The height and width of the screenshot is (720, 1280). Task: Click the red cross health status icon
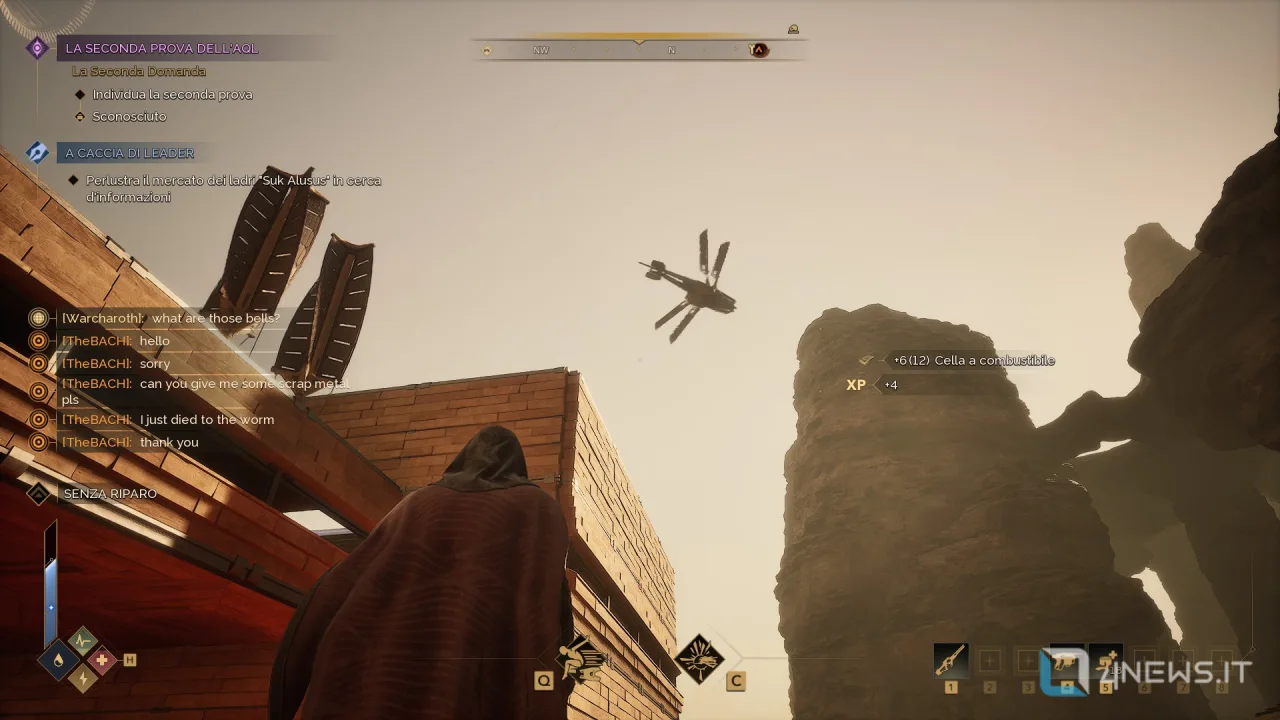pos(101,660)
